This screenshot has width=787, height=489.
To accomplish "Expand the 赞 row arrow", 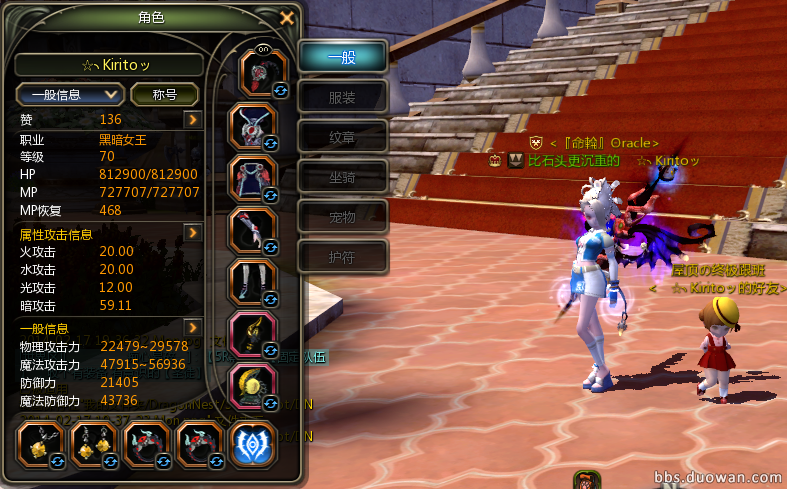I will click(193, 120).
